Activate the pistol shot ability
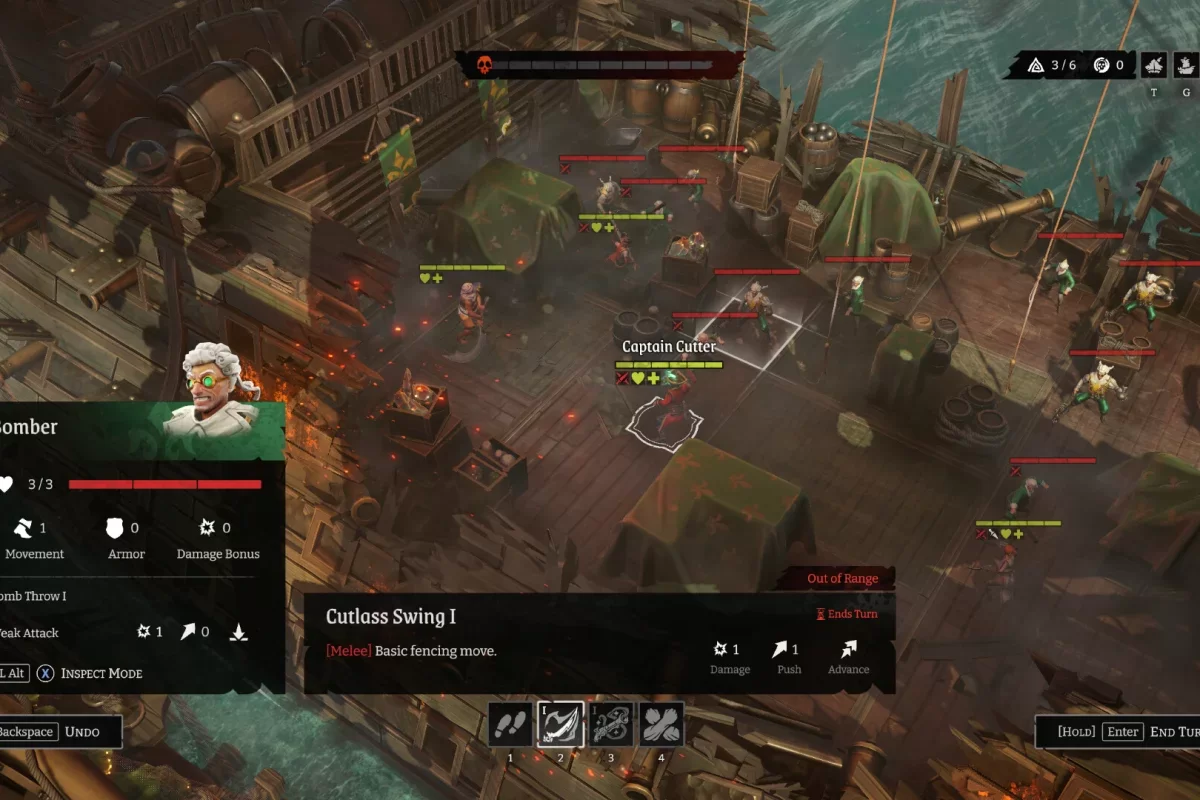This screenshot has width=1200, height=800. click(x=611, y=724)
